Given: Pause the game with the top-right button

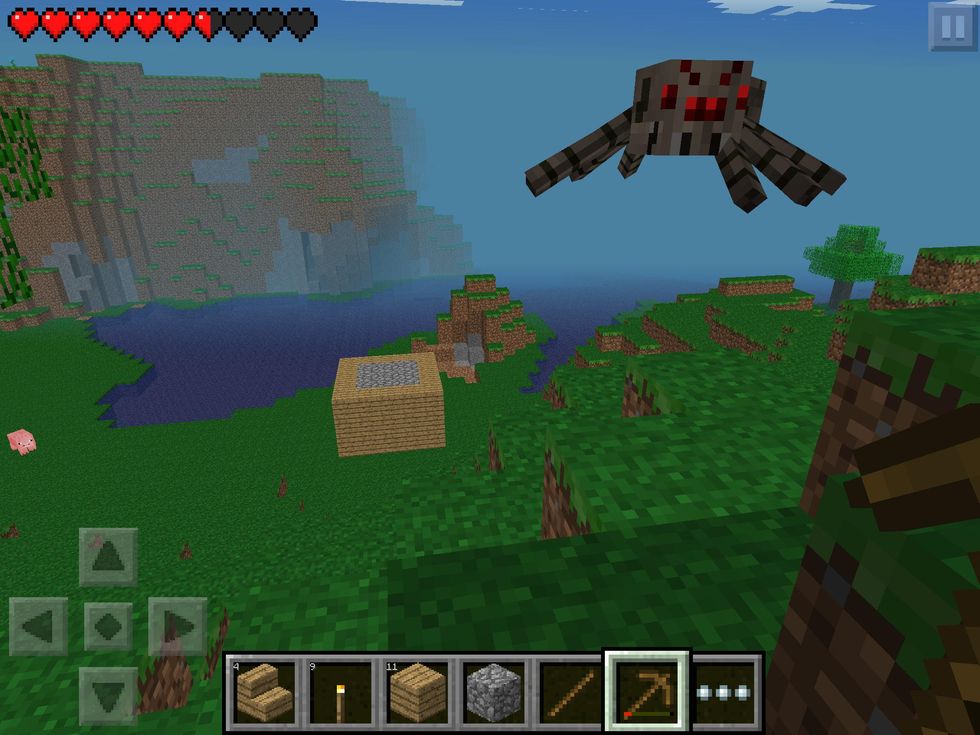Looking at the screenshot, I should pos(951,26).
